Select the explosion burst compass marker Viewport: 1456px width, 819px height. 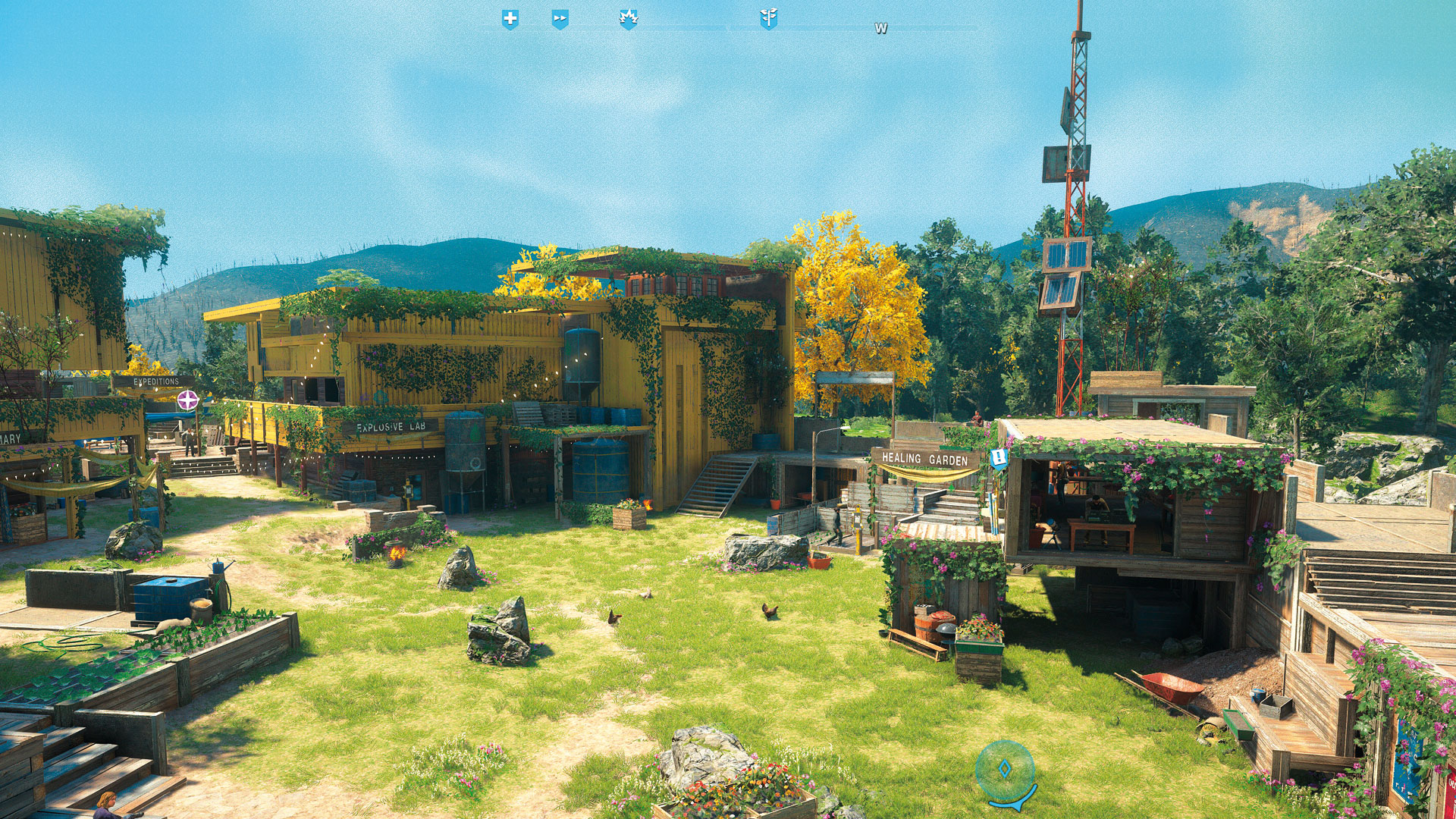628,19
